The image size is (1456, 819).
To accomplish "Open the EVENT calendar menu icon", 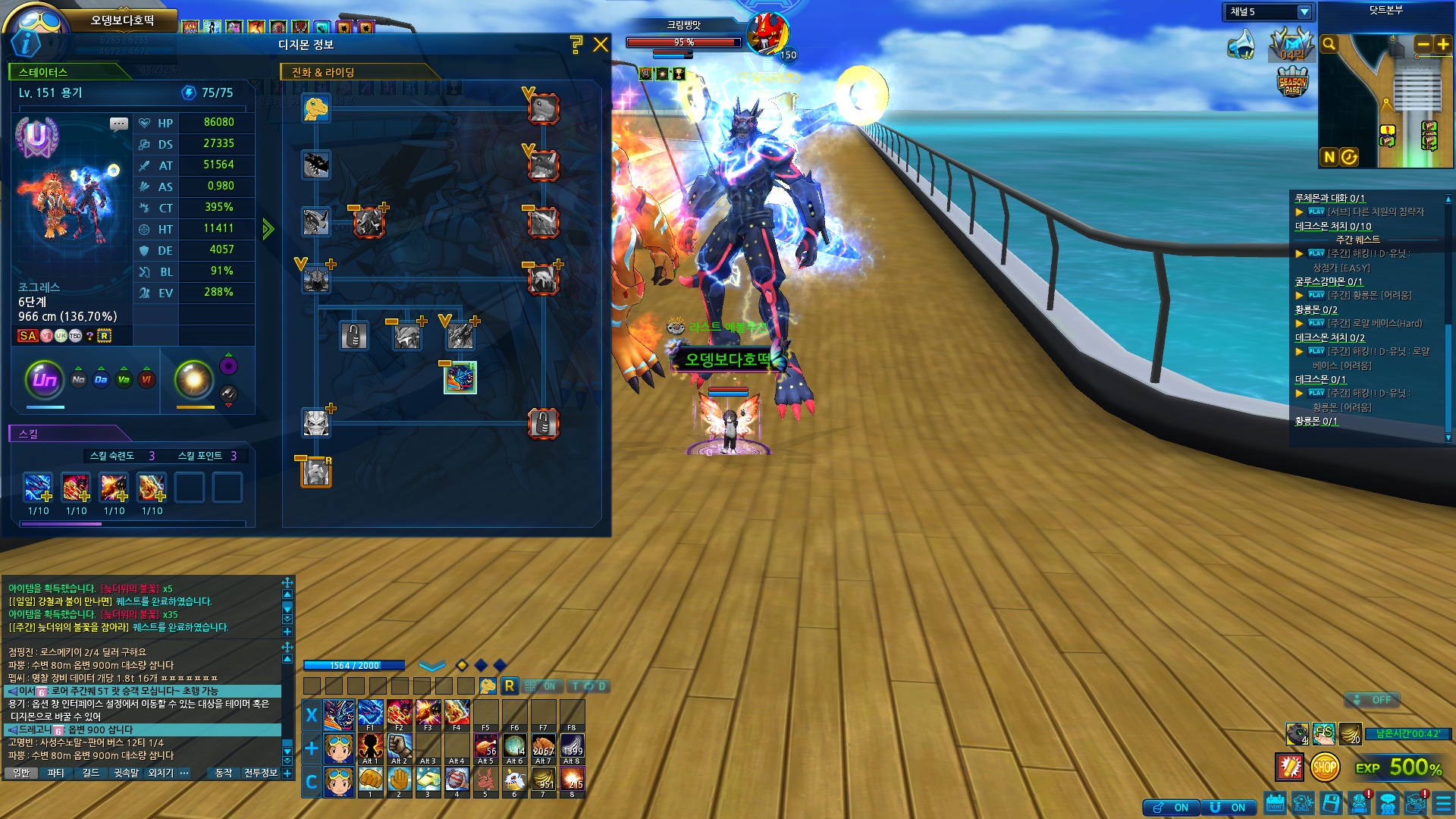I will tap(1275, 803).
